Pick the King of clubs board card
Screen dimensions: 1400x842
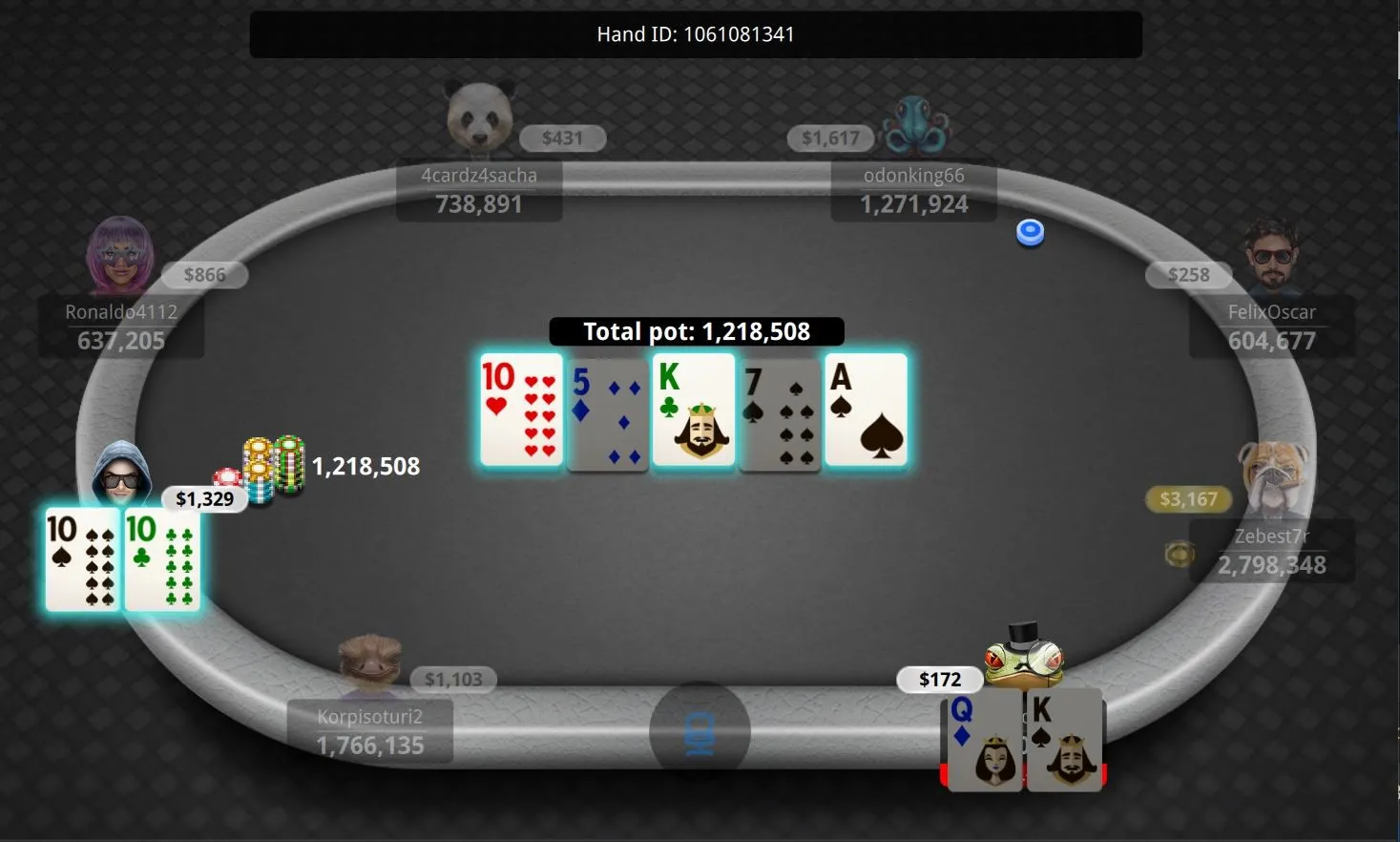(x=694, y=410)
